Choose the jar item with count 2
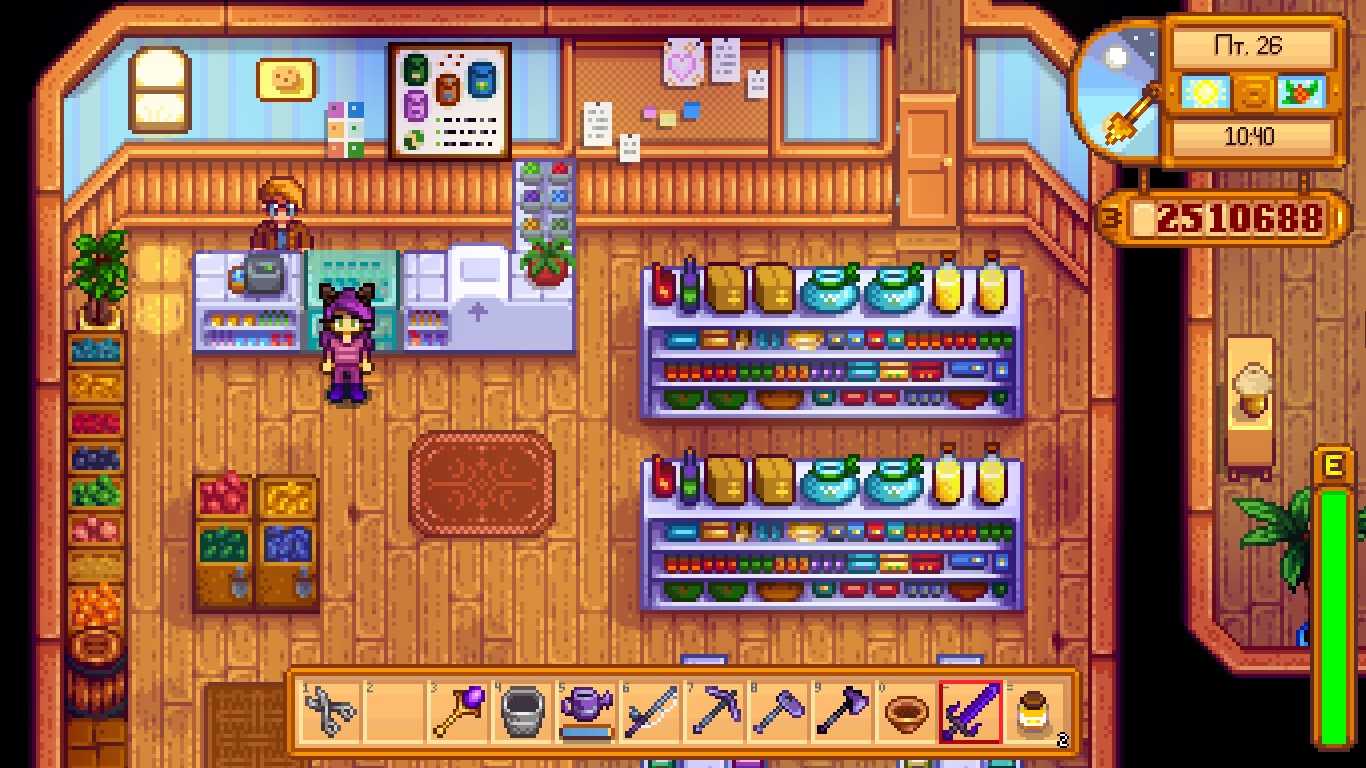 pyautogui.click(x=1034, y=713)
